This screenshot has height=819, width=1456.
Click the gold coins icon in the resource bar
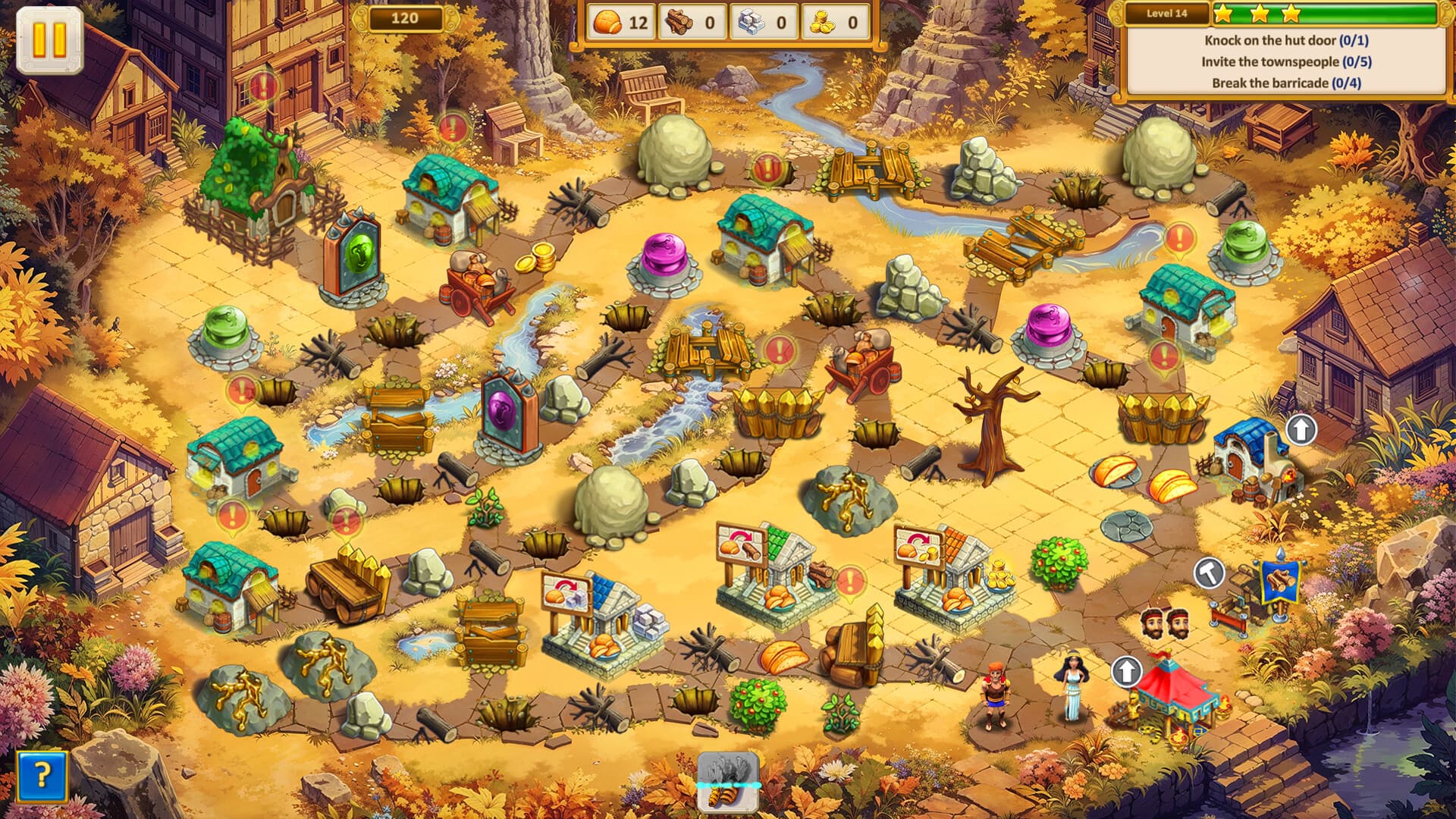[819, 20]
